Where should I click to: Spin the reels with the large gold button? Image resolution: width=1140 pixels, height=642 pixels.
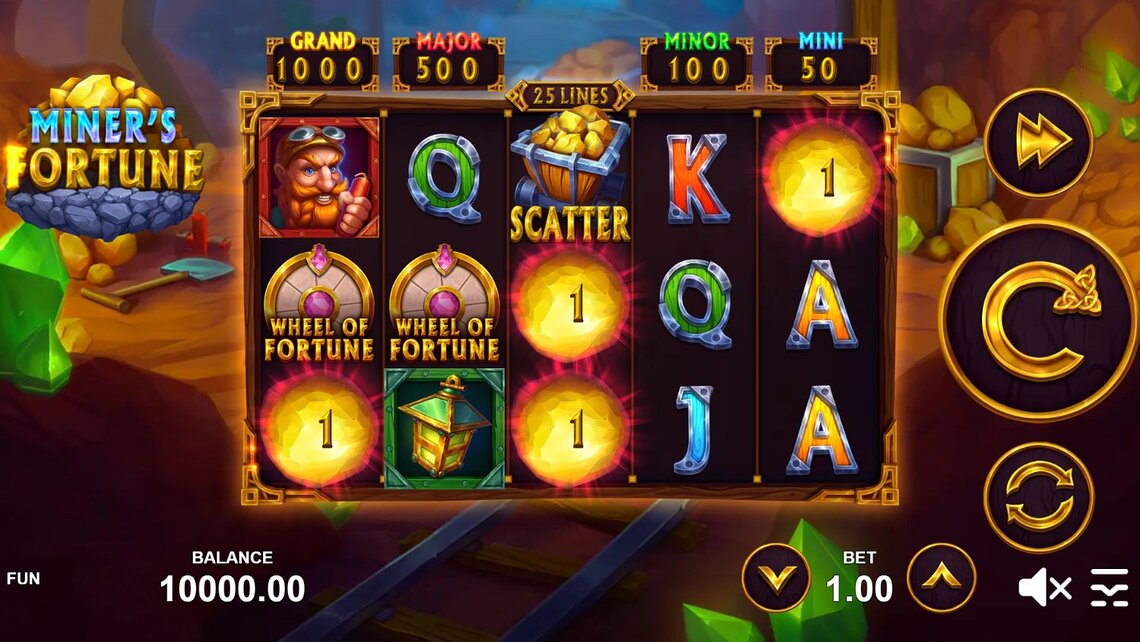coord(1038,319)
